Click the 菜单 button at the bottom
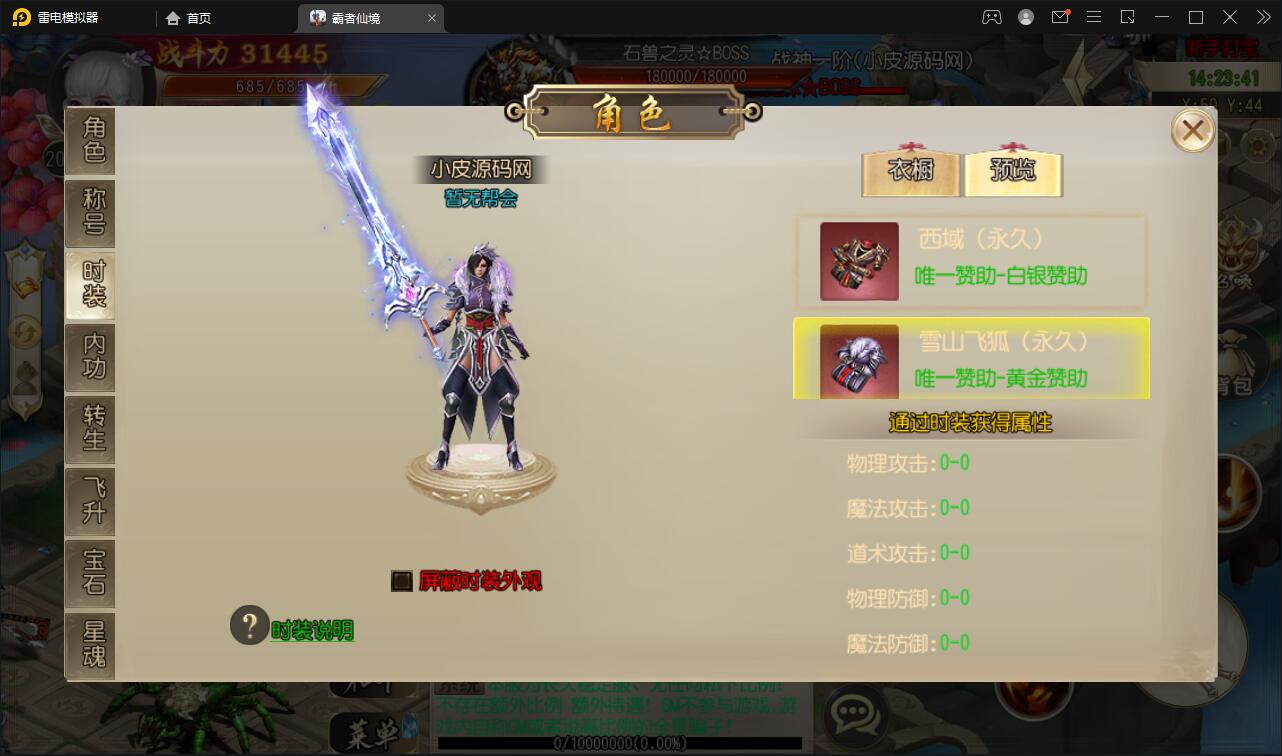This screenshot has height=756, width=1282. point(367,733)
